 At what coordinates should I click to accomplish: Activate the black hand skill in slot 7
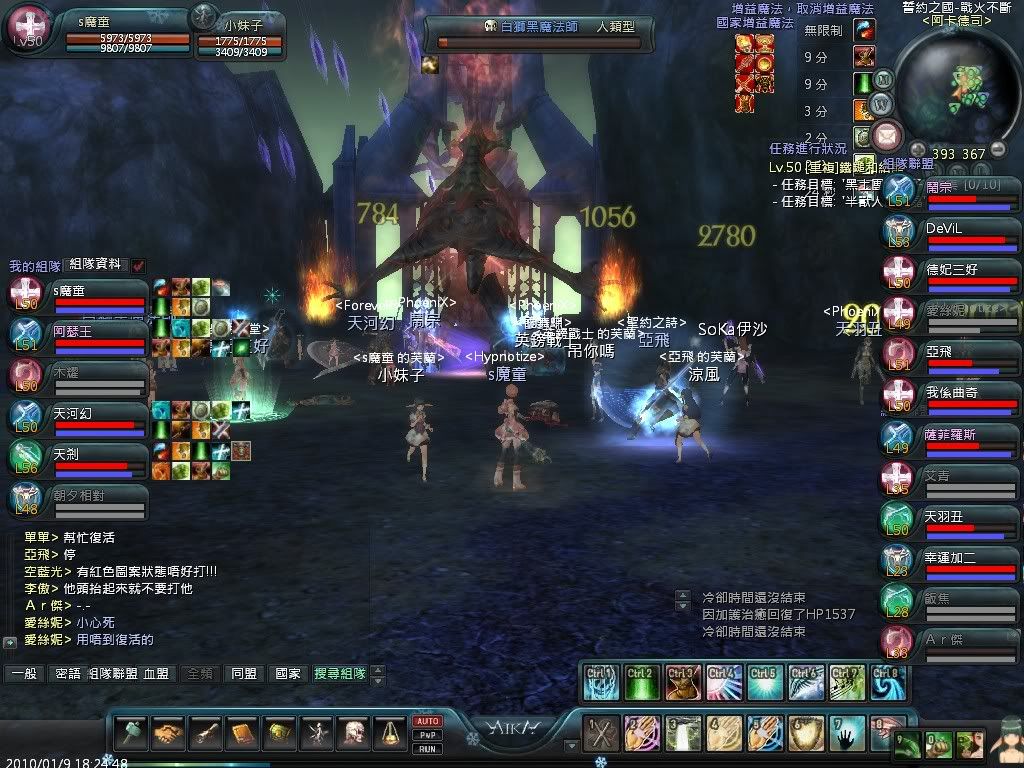848,734
